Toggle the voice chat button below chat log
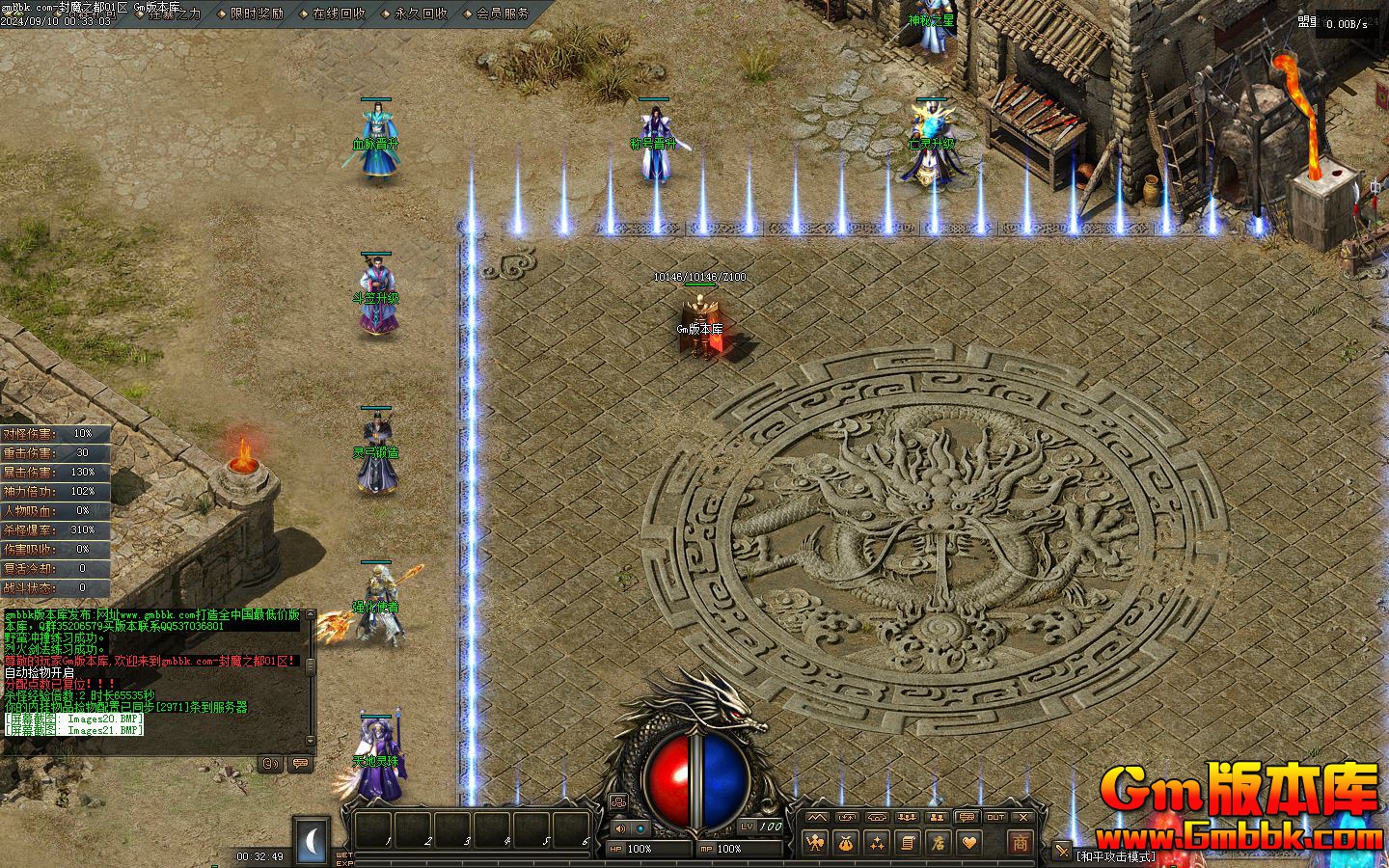This screenshot has height=868, width=1389. 271,763
